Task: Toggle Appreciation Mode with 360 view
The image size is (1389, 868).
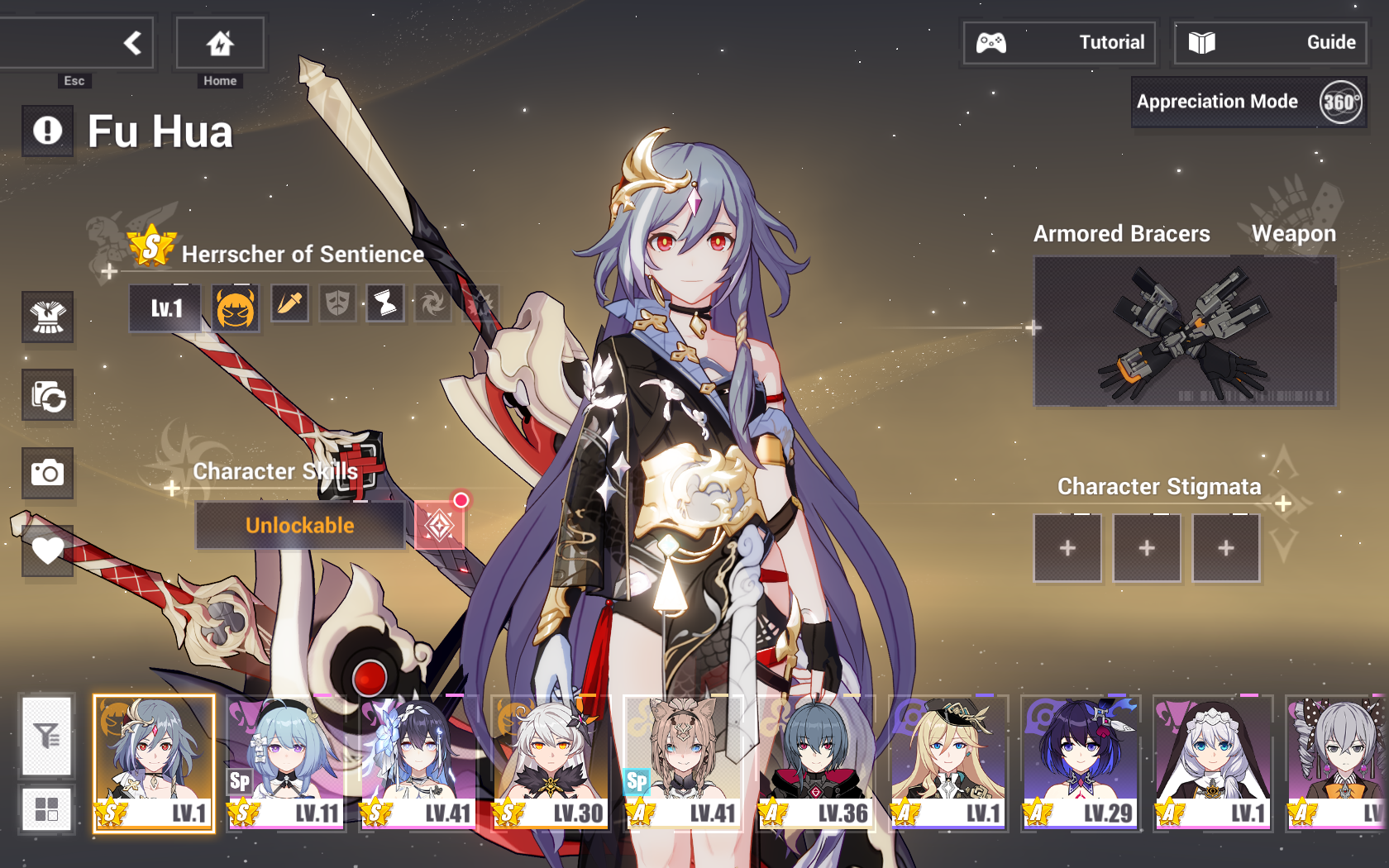Action: [x=1248, y=102]
